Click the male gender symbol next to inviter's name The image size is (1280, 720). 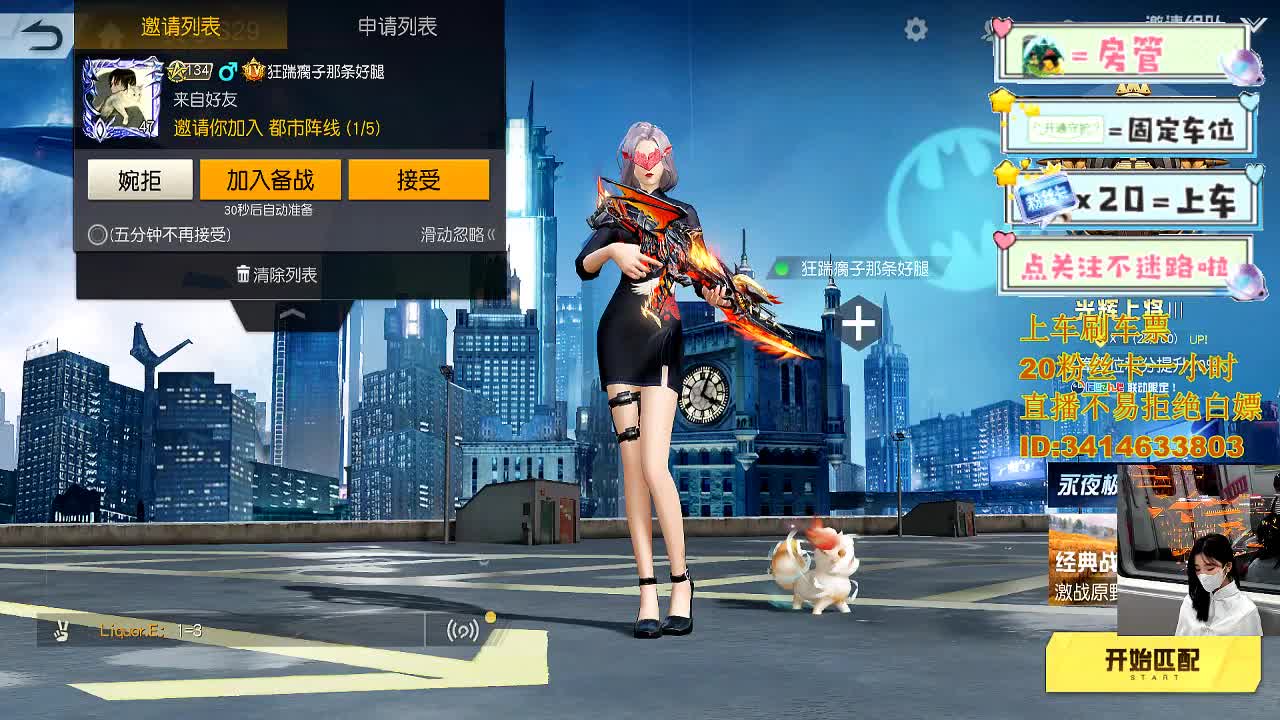[x=229, y=69]
